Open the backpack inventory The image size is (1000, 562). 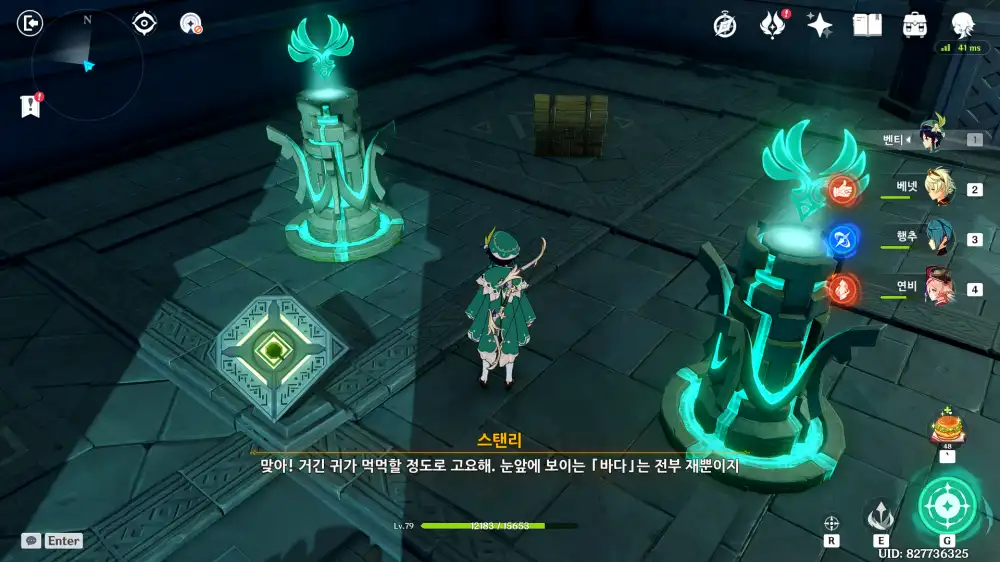coord(914,25)
